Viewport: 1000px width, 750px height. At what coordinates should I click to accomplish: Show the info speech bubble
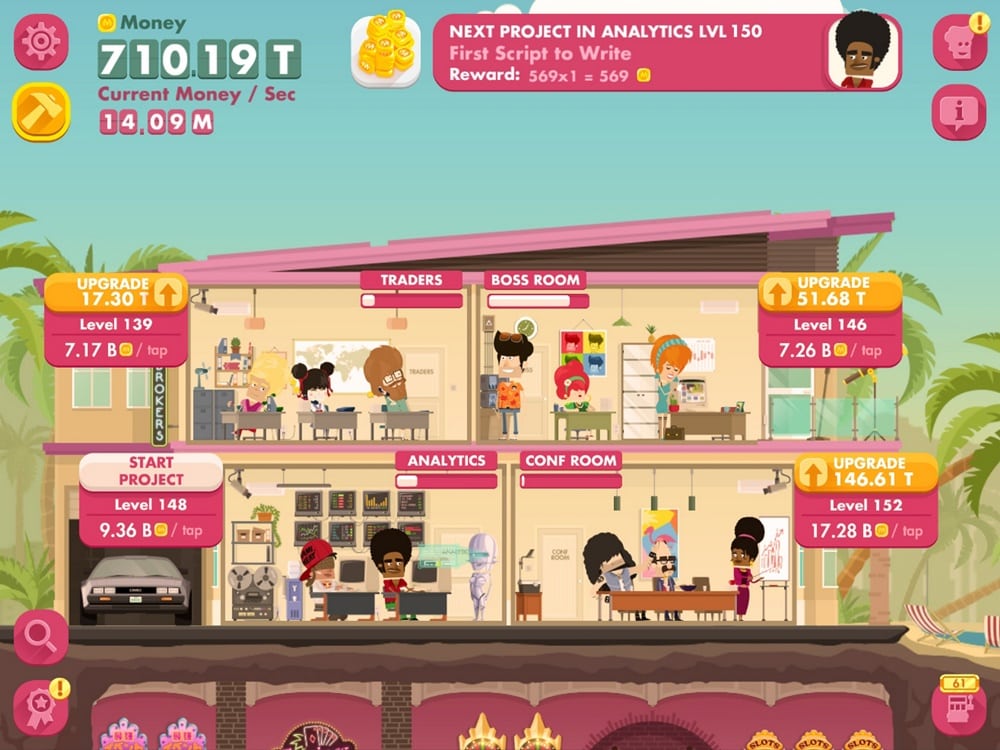click(959, 112)
